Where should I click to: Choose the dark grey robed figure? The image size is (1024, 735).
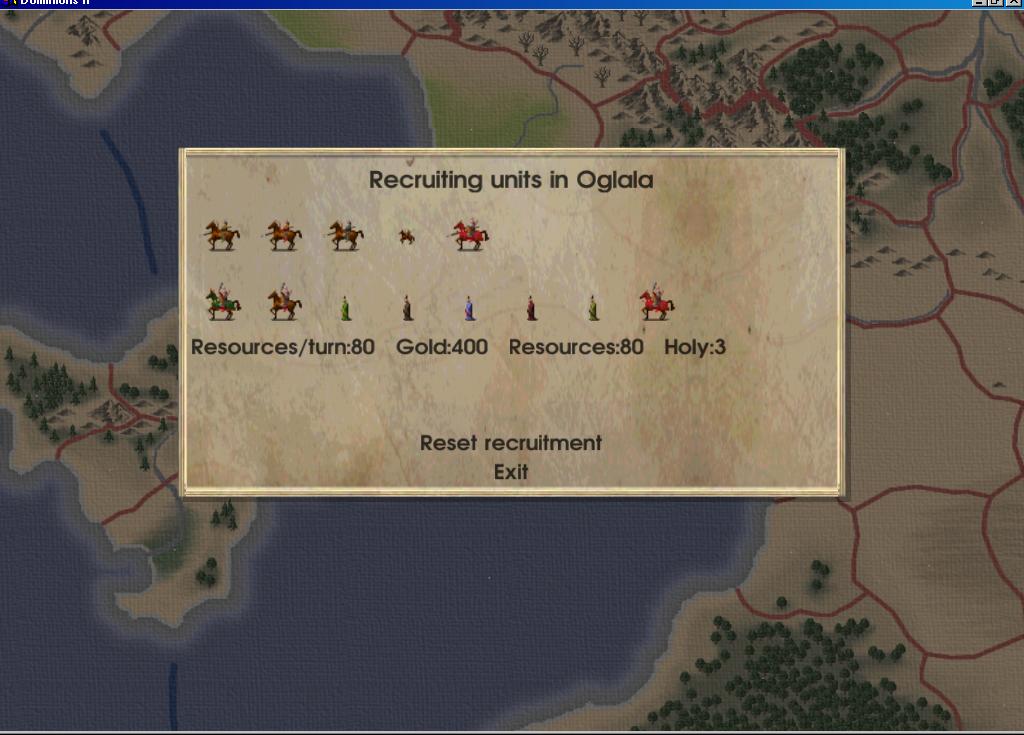pos(407,307)
